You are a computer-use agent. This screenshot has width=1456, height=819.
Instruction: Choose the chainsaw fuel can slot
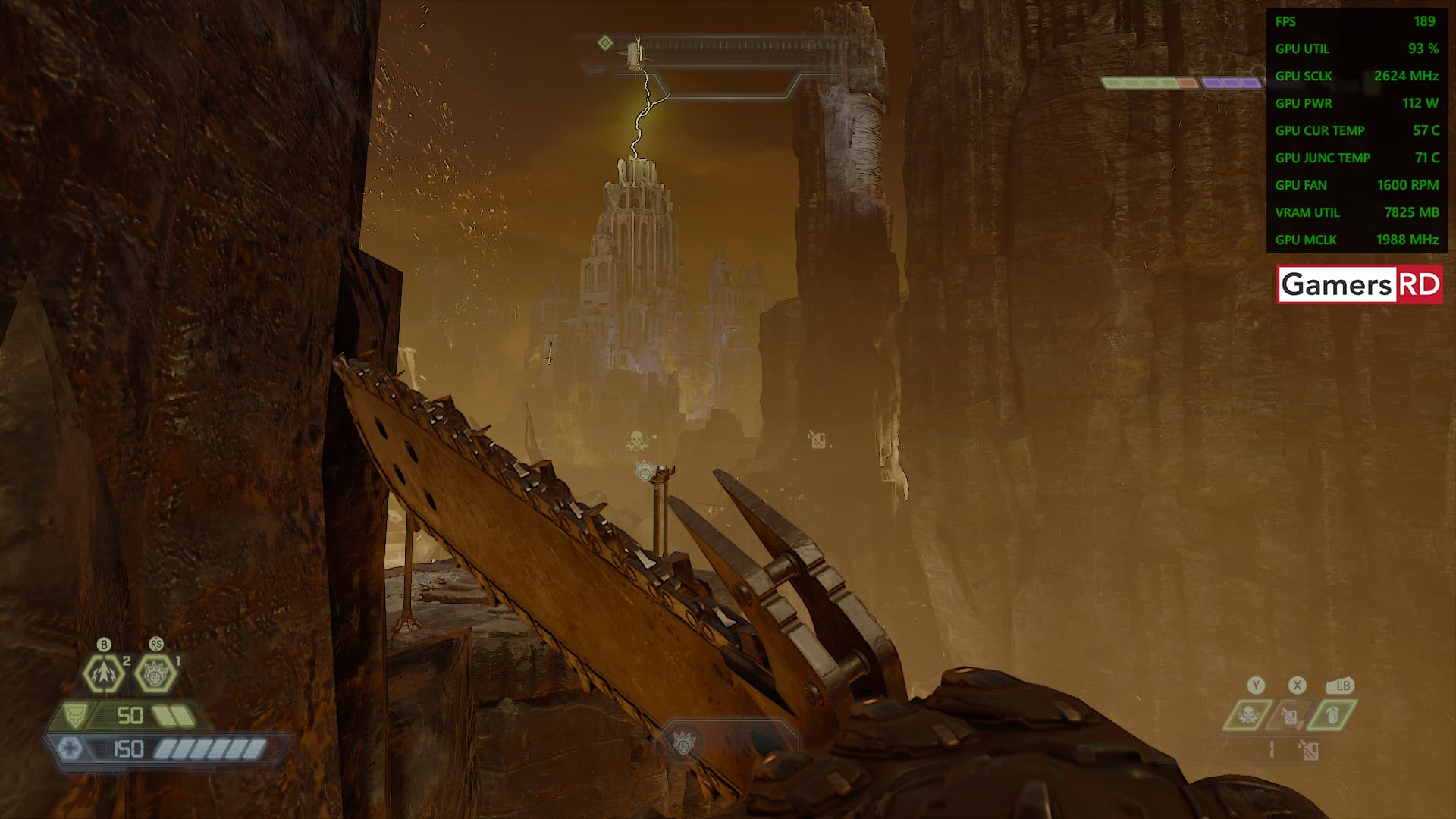coord(1289,715)
